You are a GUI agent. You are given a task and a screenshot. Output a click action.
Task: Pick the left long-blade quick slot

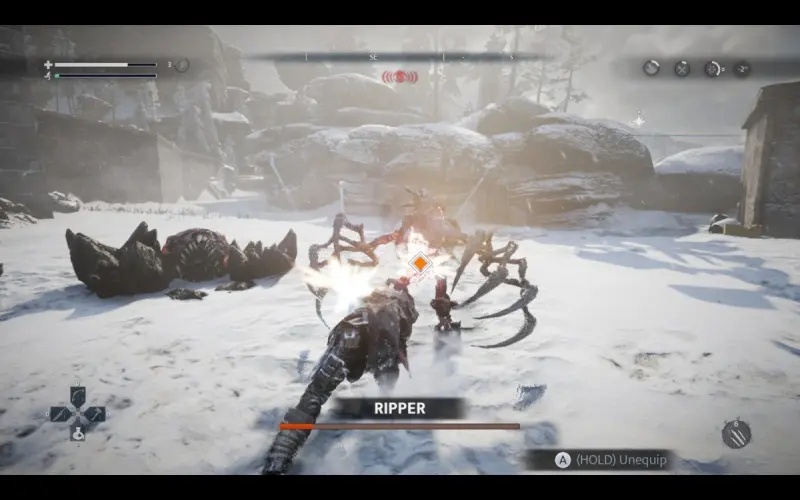coord(59,413)
